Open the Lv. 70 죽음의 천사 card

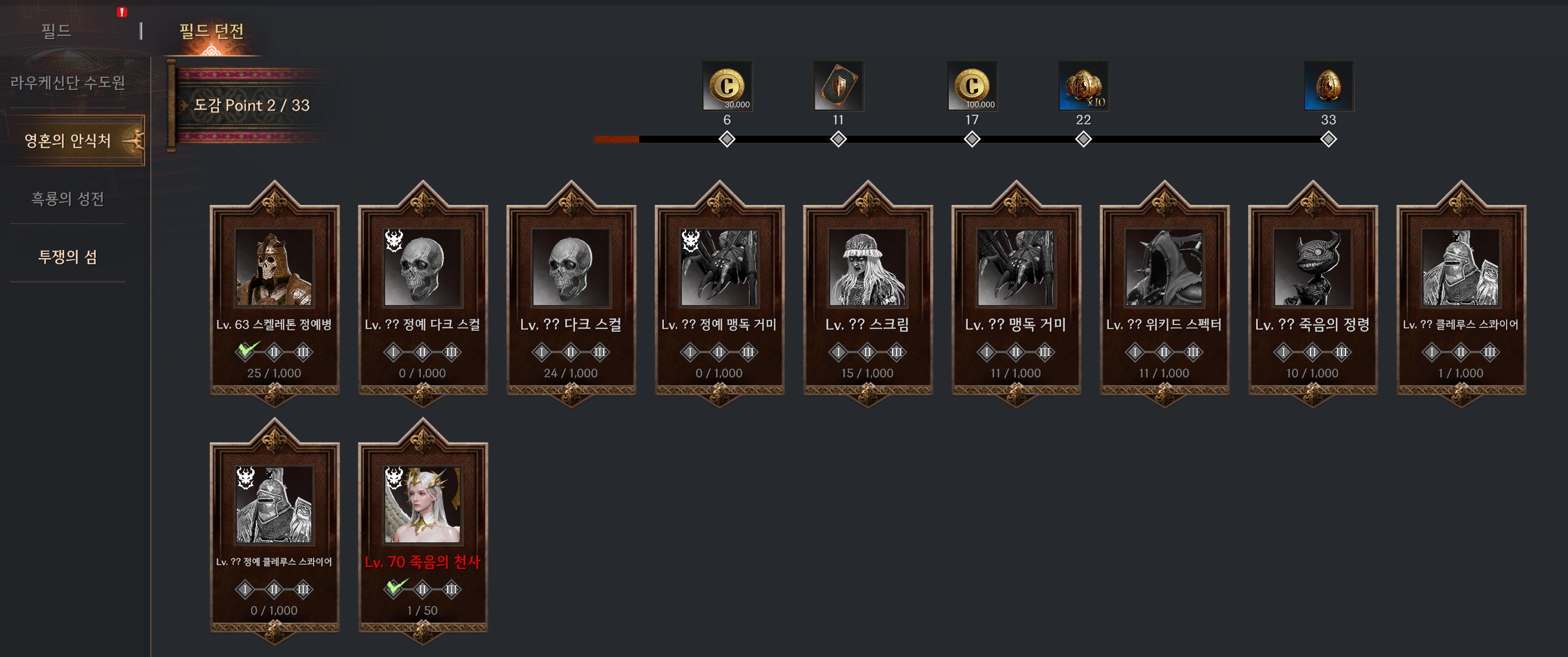click(423, 530)
